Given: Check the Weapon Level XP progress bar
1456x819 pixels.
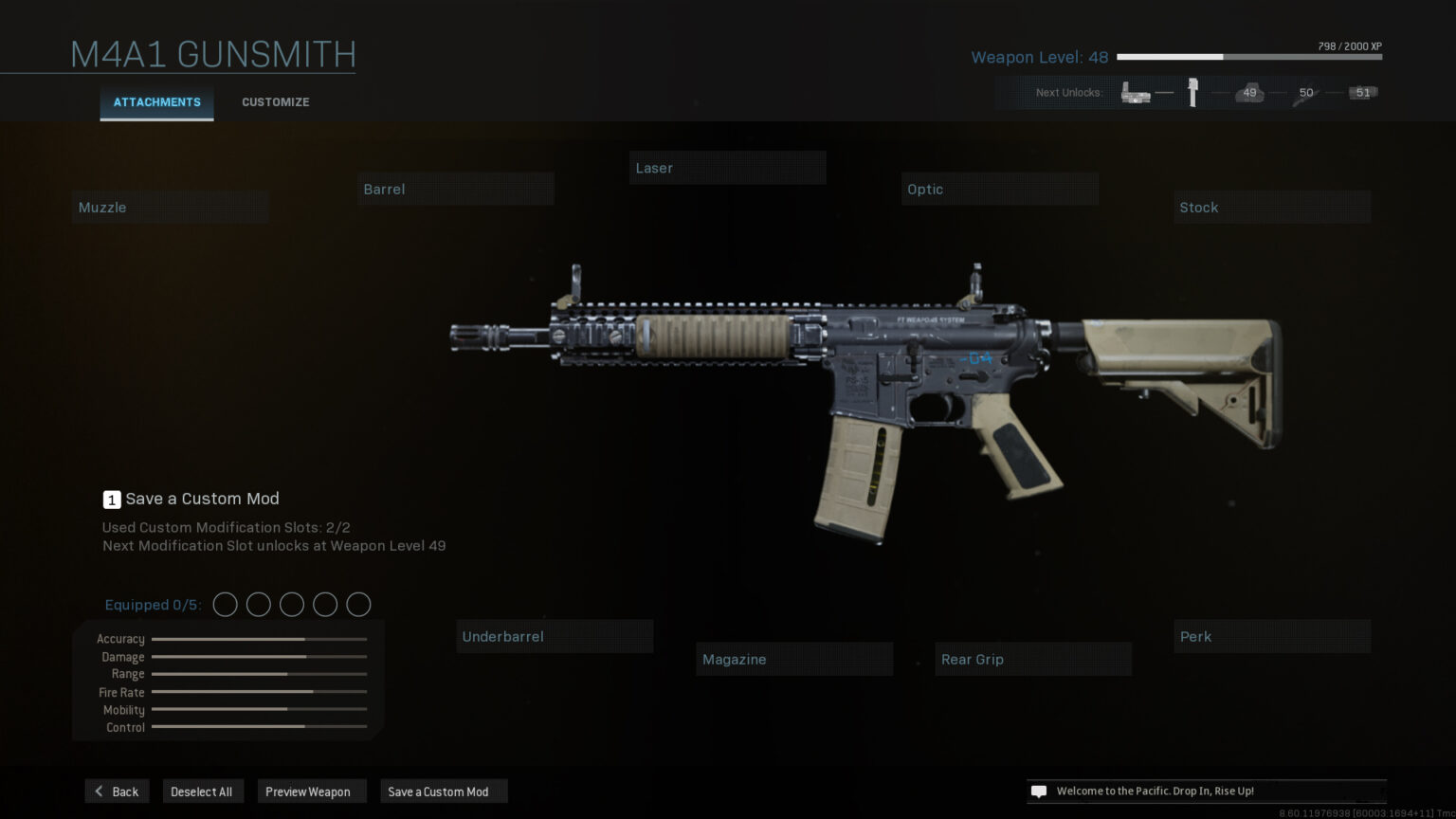Looking at the screenshot, I should point(1248,57).
